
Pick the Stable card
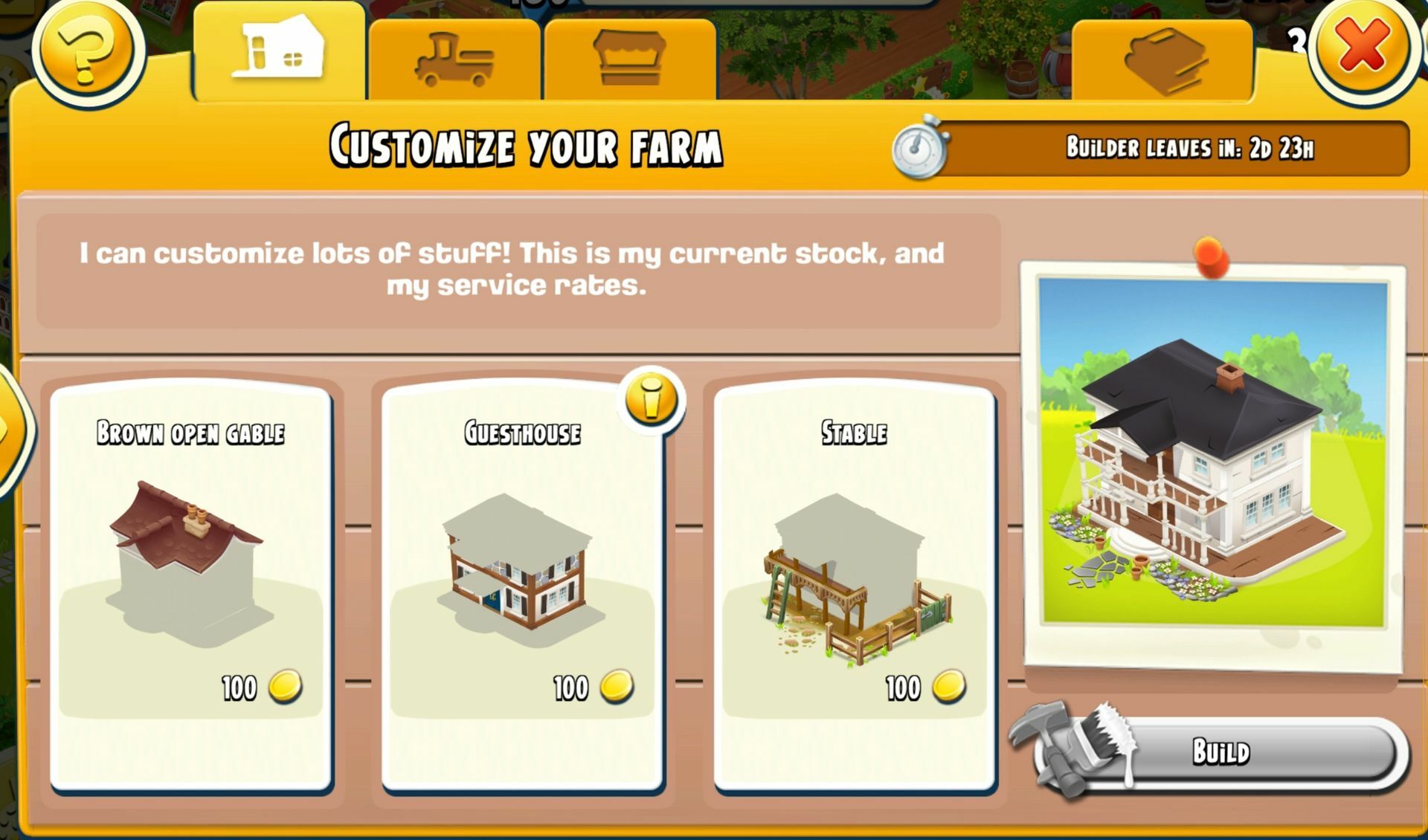(855, 587)
